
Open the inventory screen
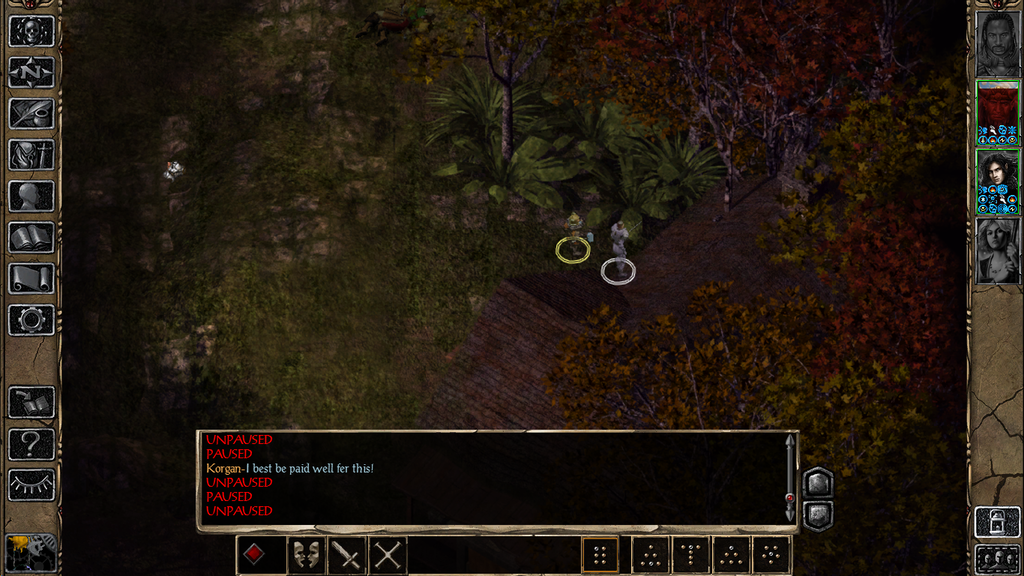pyautogui.click(x=31, y=155)
